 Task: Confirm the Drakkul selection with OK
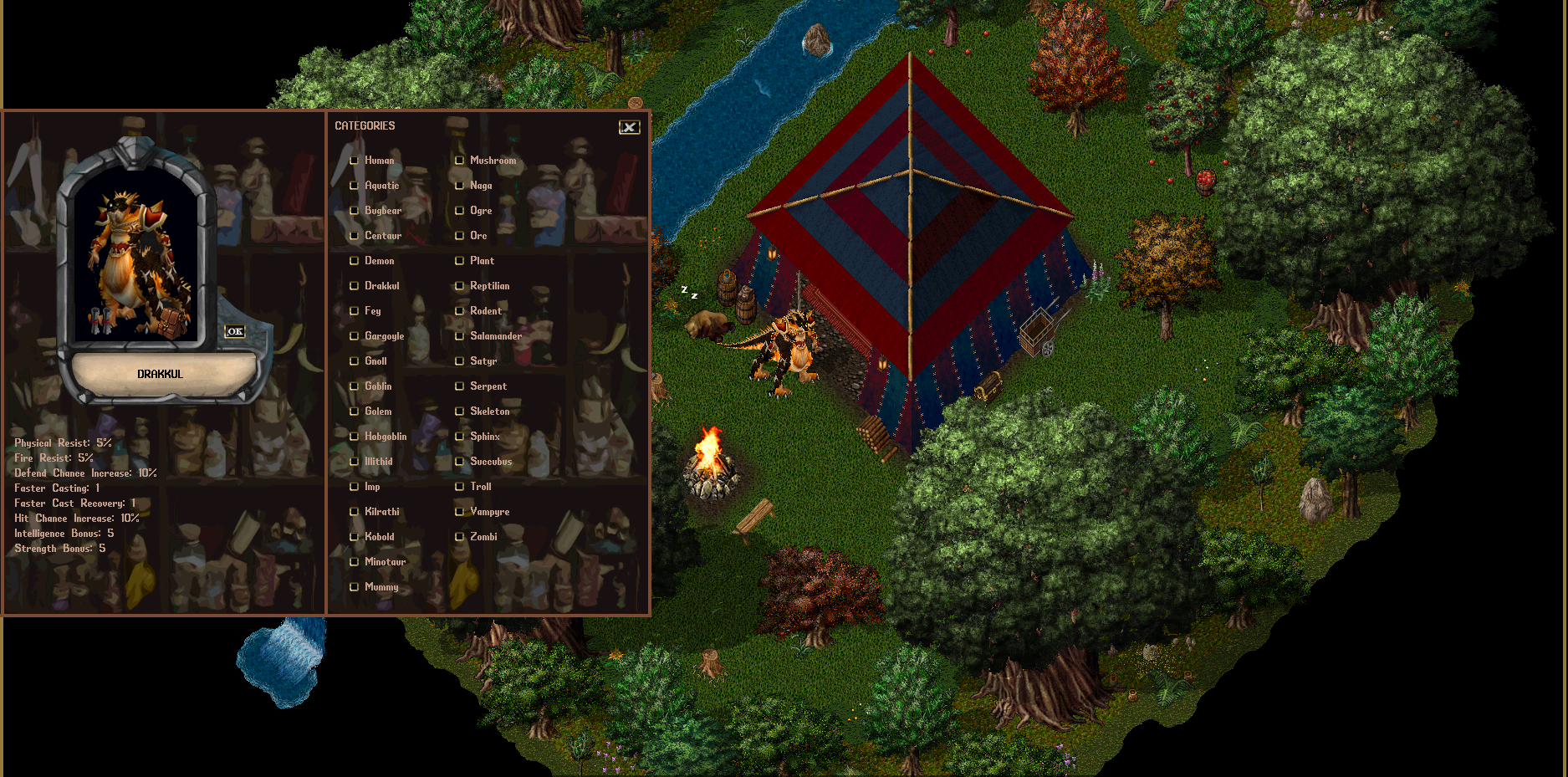coord(235,331)
